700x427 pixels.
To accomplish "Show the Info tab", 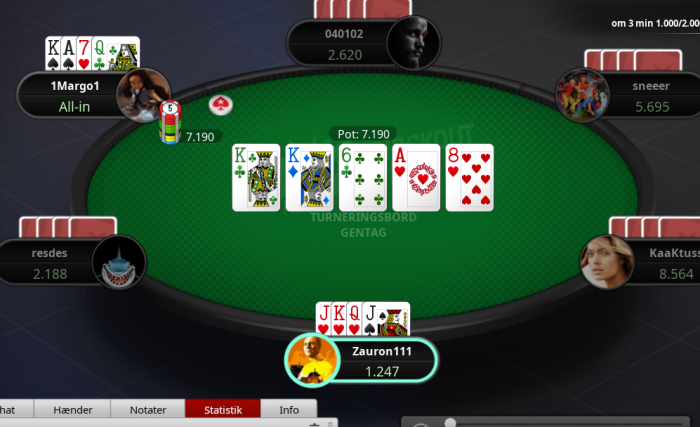I will tap(288, 409).
